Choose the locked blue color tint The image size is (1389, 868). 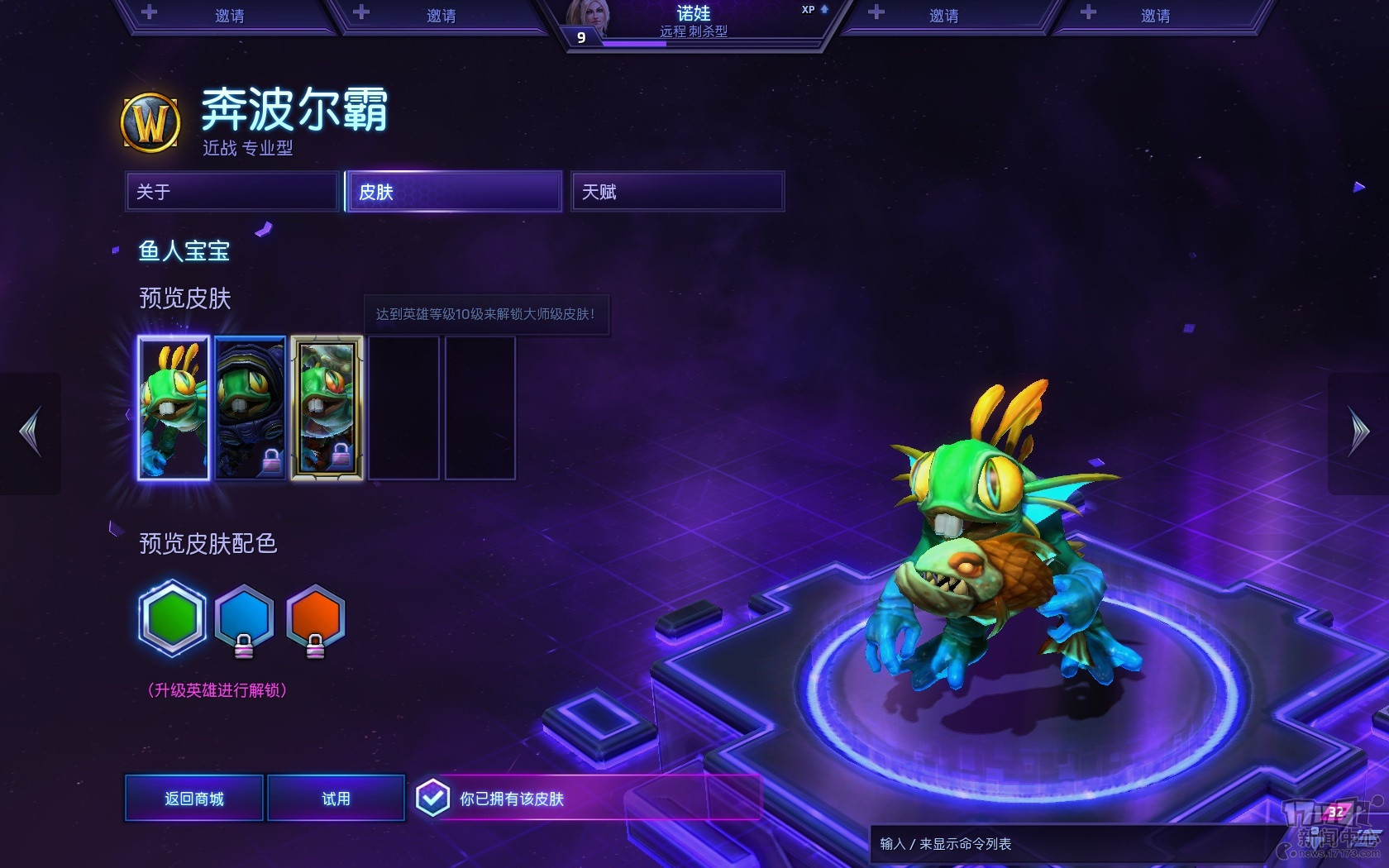(244, 618)
